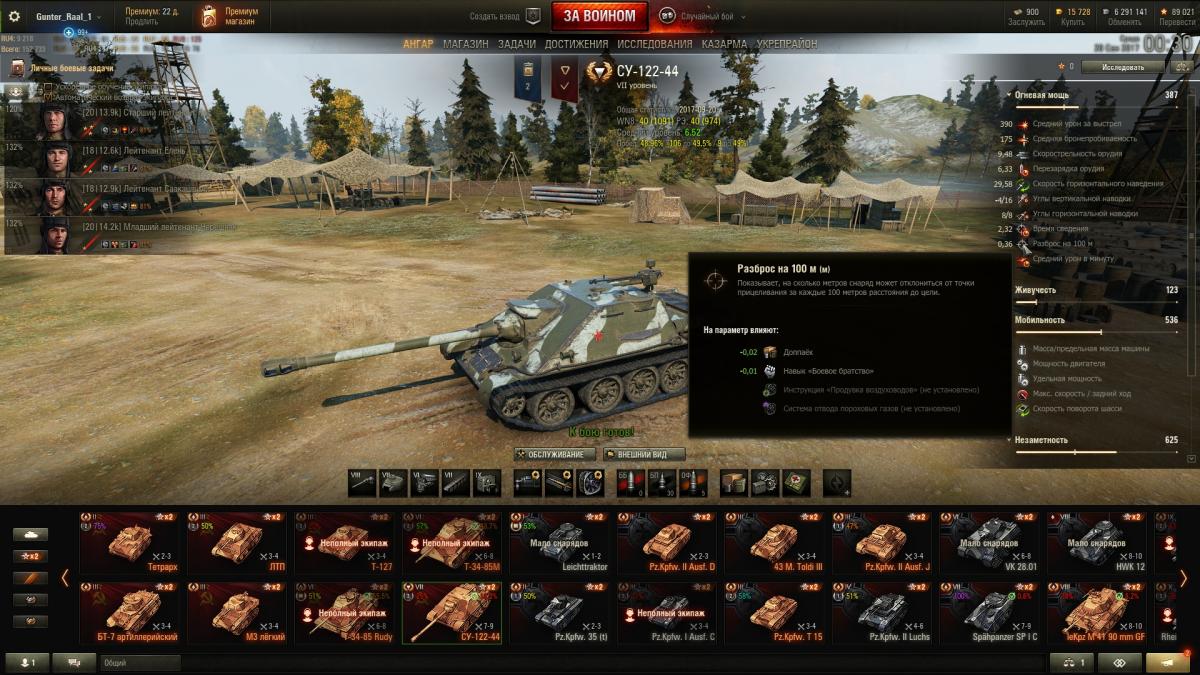Screen dimensions: 1200x675
Task: Start battle with the В БОЙ button
Action: tap(598, 16)
